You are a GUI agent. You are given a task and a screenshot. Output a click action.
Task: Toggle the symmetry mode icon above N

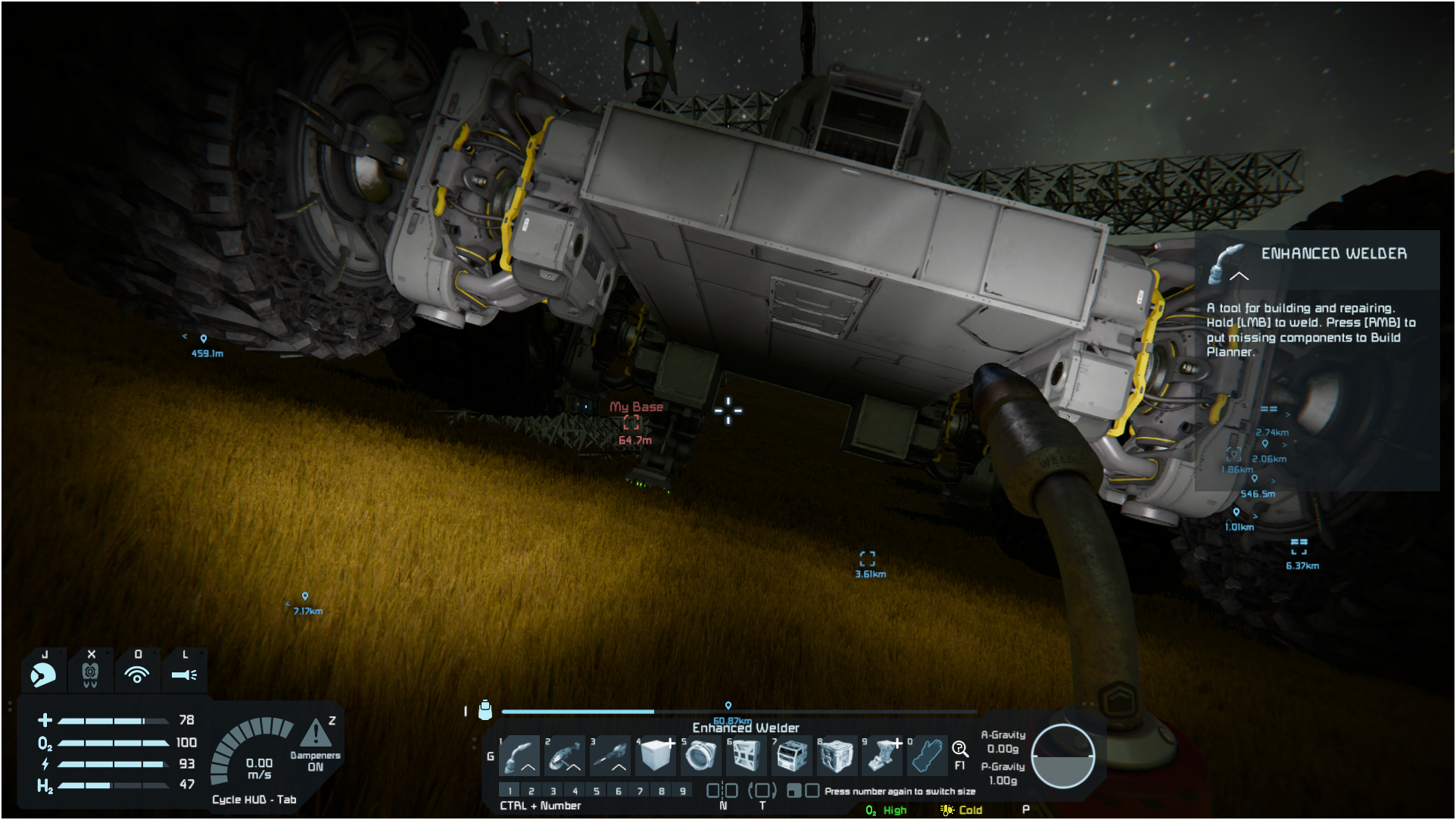722,790
